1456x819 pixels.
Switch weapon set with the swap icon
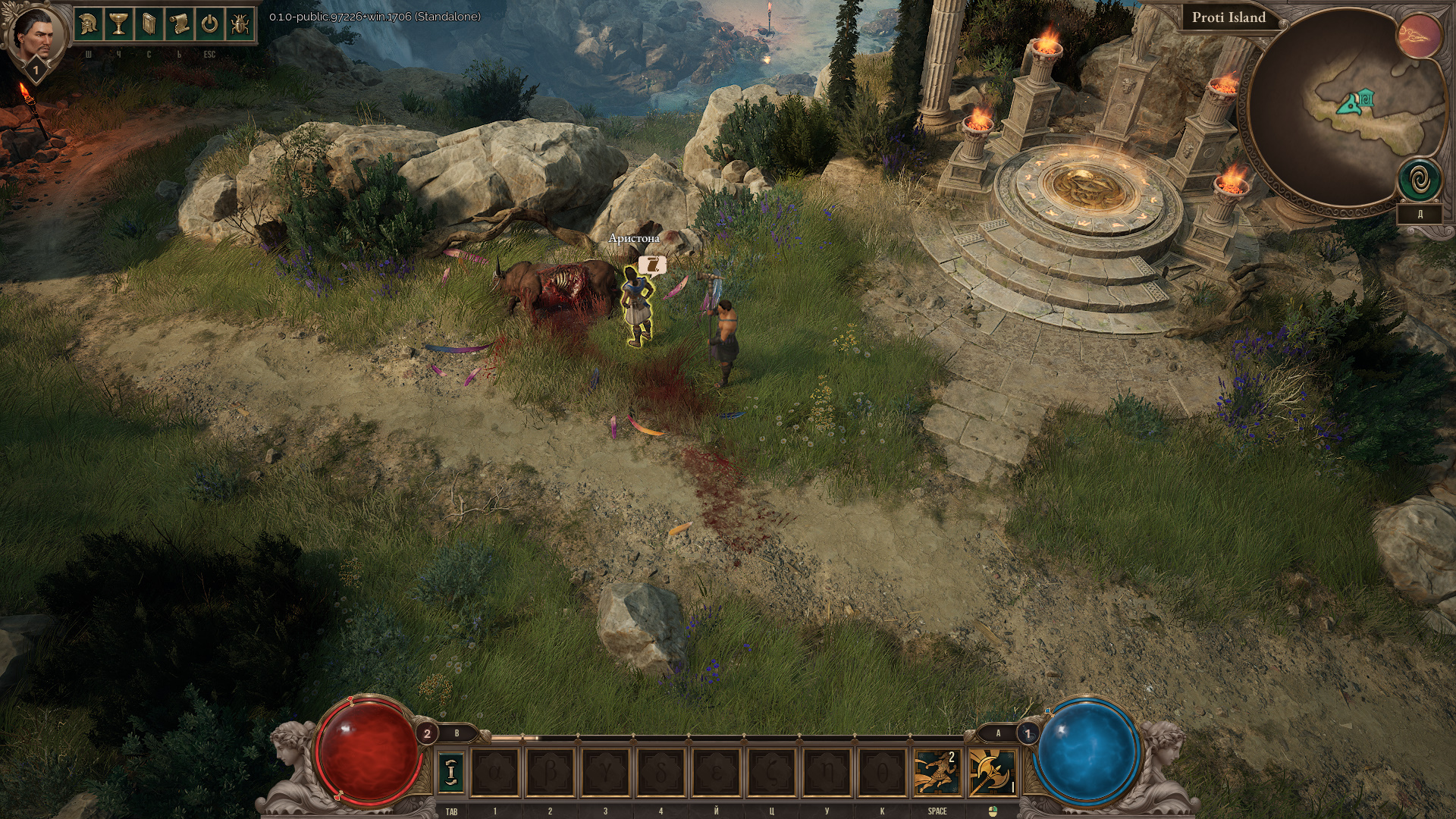[452, 772]
